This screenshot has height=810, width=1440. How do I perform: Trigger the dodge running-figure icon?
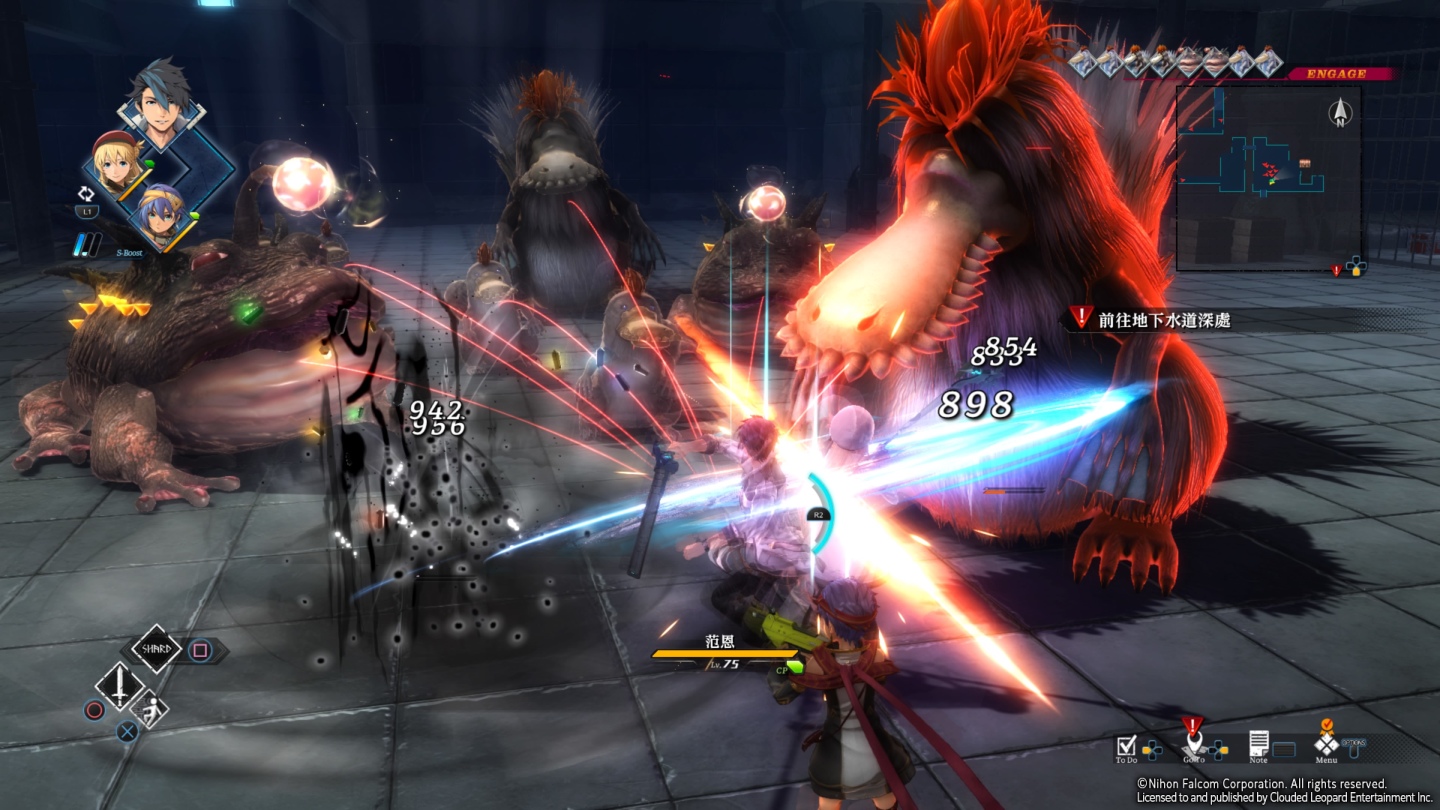[151, 709]
